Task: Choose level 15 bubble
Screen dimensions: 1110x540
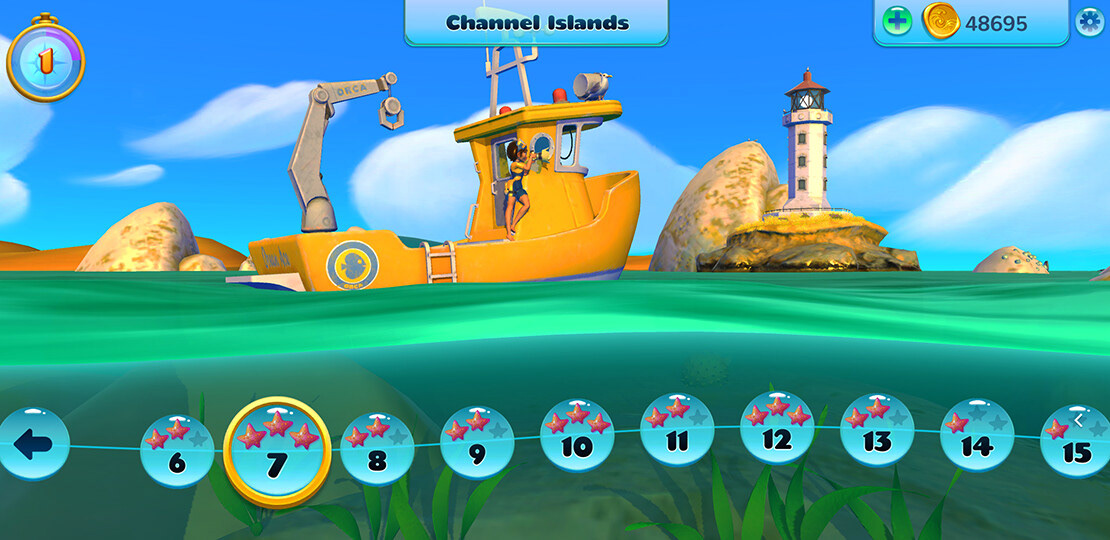Action: tap(1076, 442)
